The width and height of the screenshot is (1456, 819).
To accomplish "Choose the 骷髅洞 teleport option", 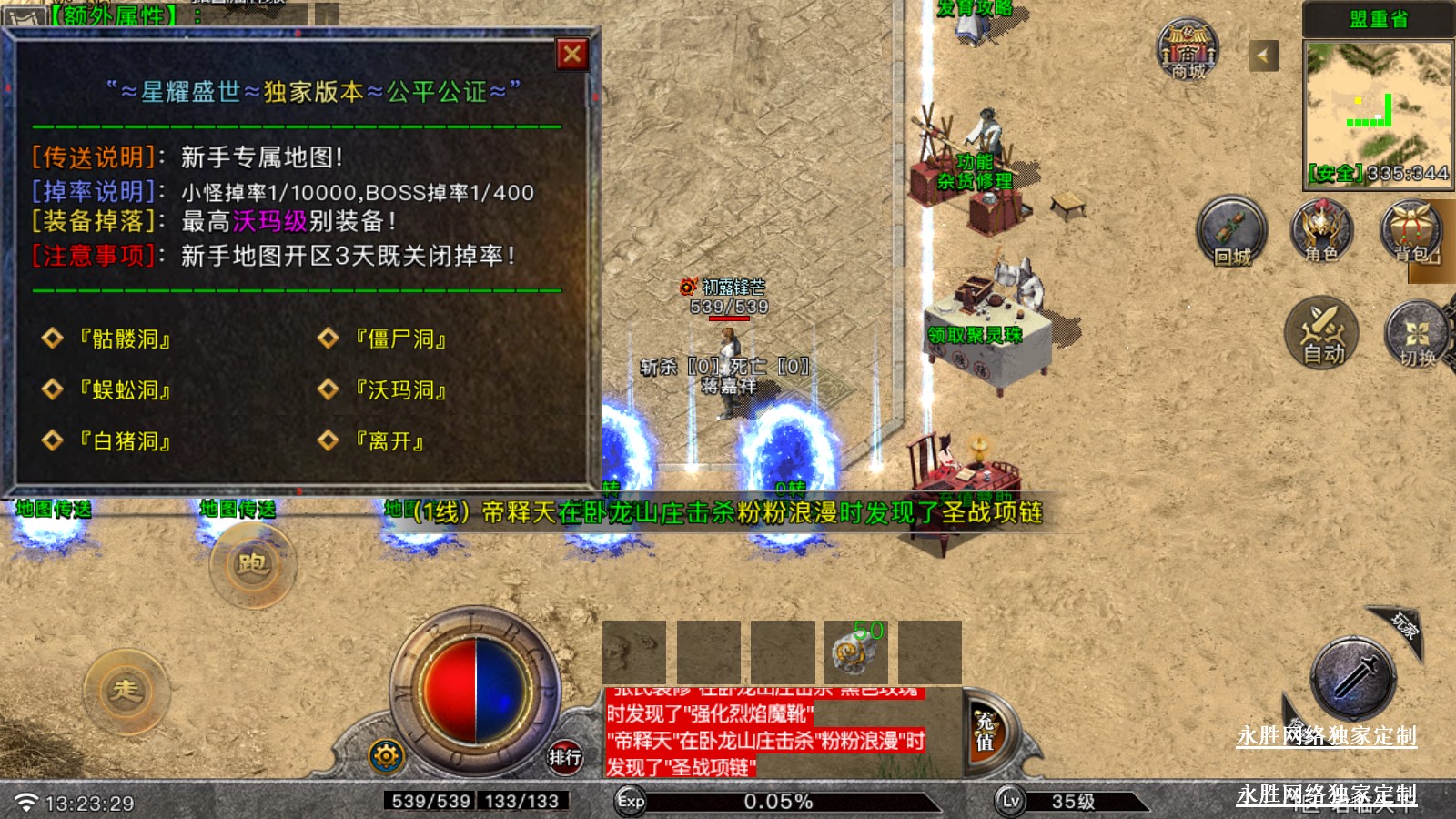I will click(x=125, y=339).
